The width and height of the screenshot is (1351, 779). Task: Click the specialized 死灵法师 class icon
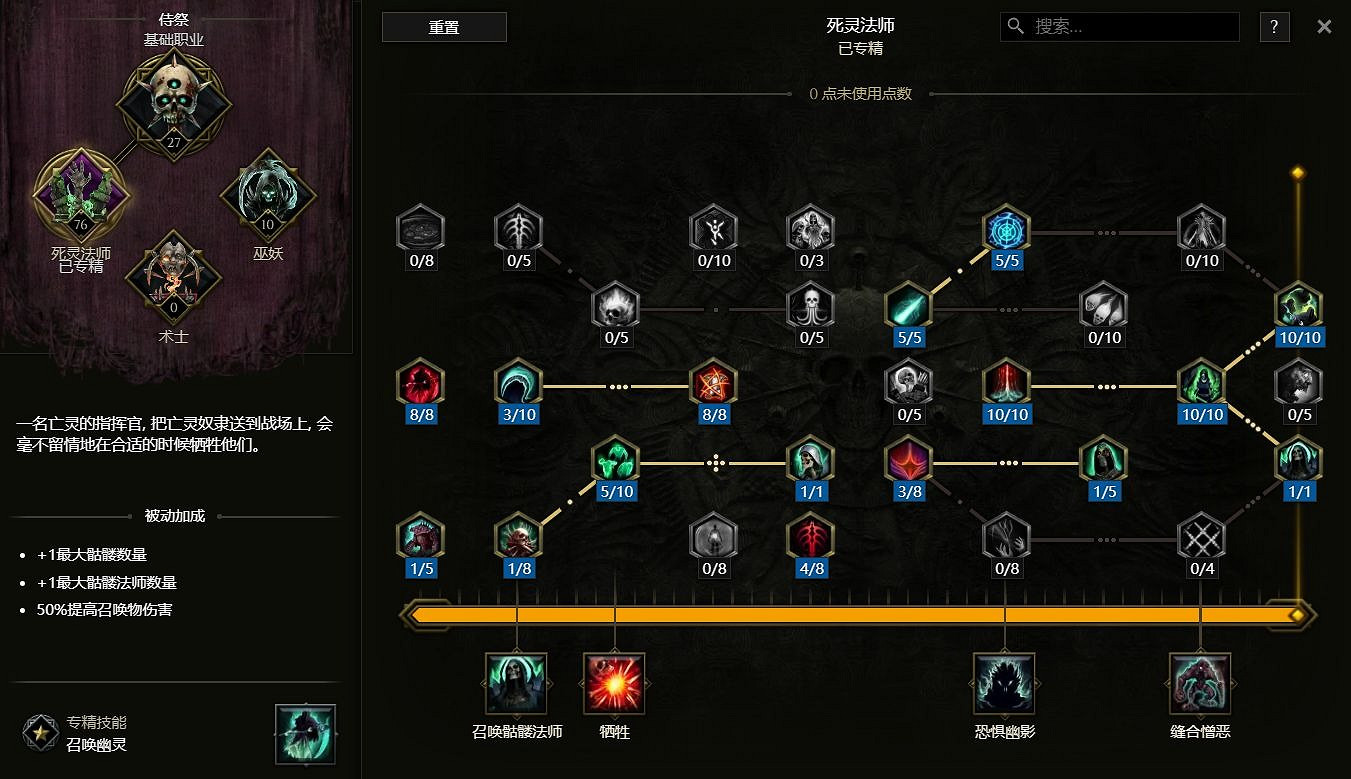(x=80, y=196)
